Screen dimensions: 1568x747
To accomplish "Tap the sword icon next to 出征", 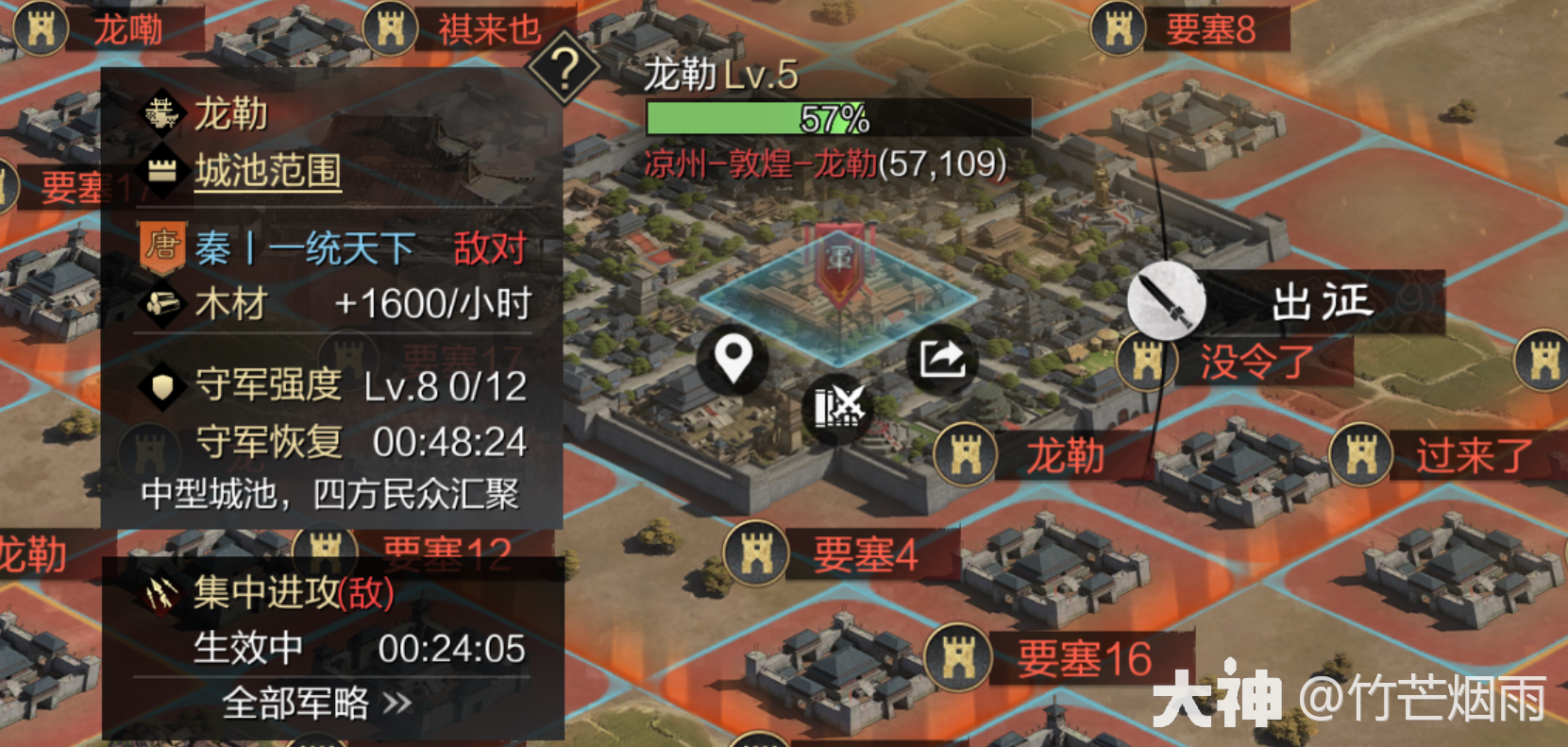I will coord(1168,302).
